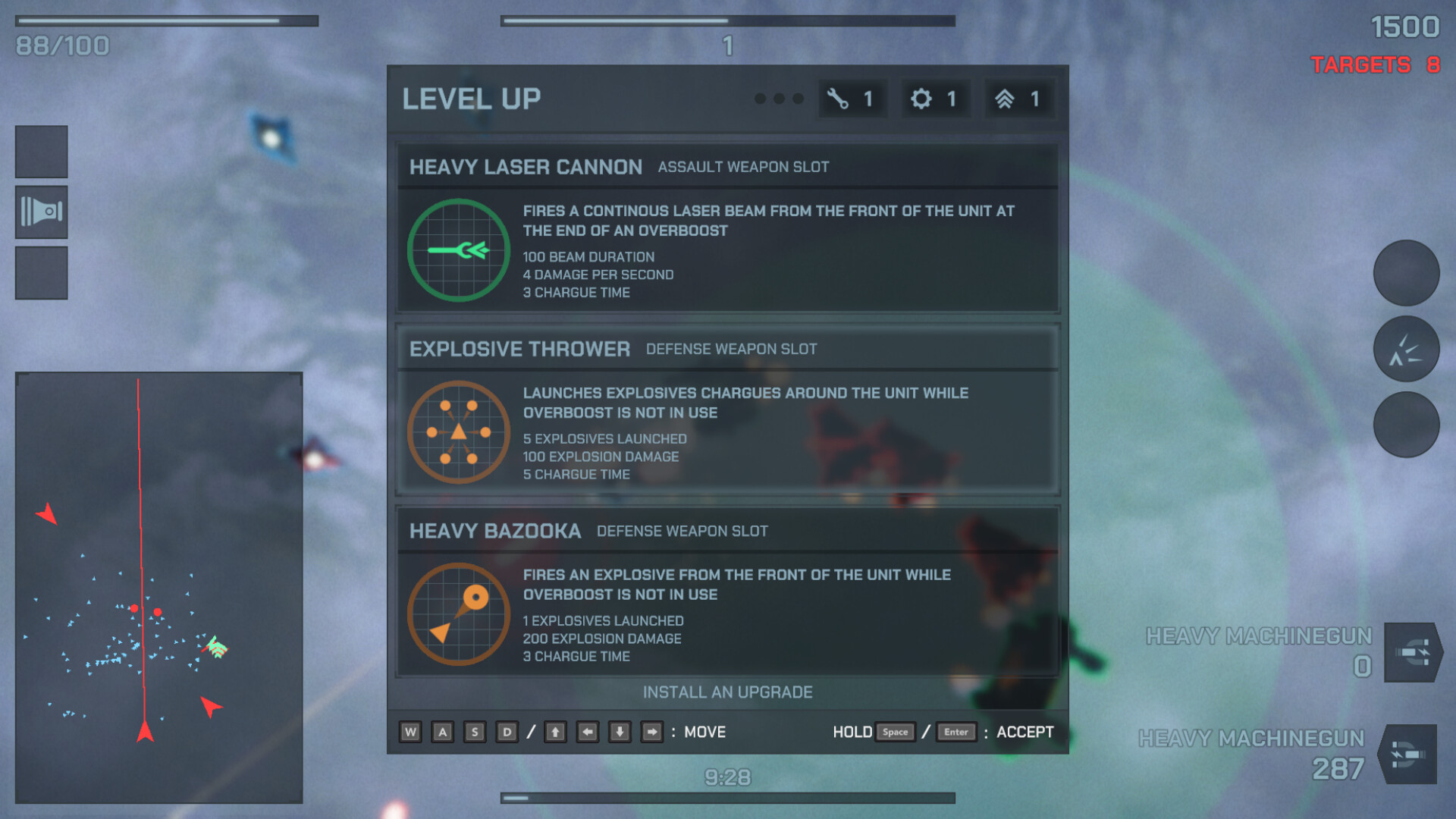The image size is (1456, 819).
Task: Click the speaker icon in the left sidebar
Action: (41, 212)
